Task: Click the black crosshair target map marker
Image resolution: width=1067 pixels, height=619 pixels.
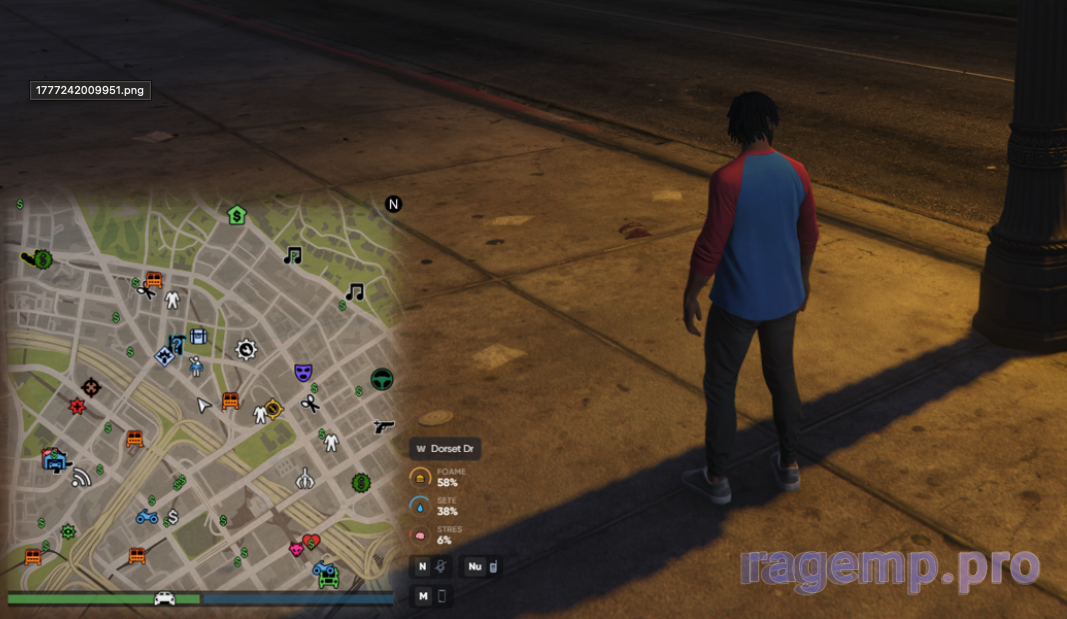Action: [x=91, y=386]
